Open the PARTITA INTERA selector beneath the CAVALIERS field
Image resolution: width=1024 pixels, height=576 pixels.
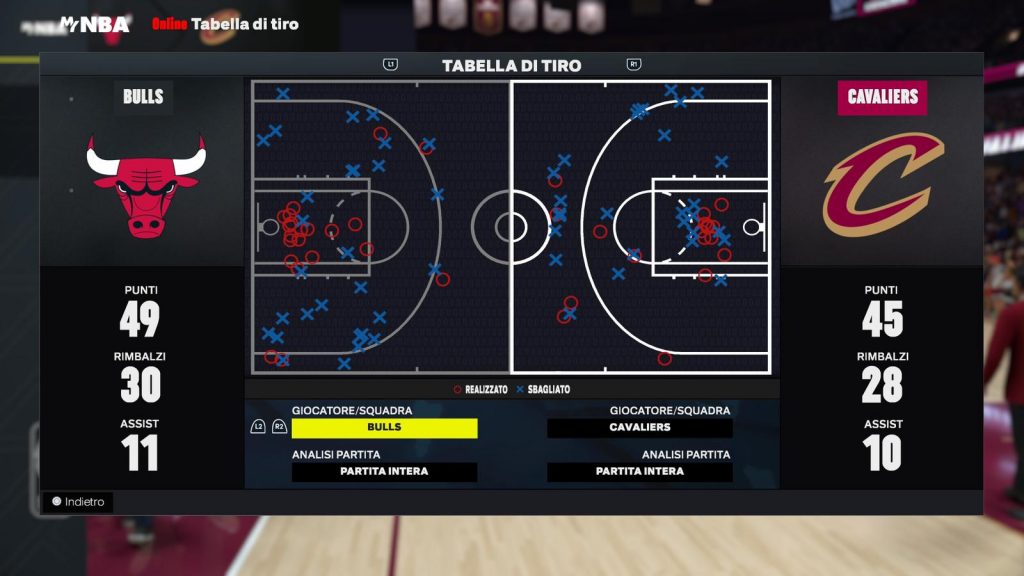point(640,472)
